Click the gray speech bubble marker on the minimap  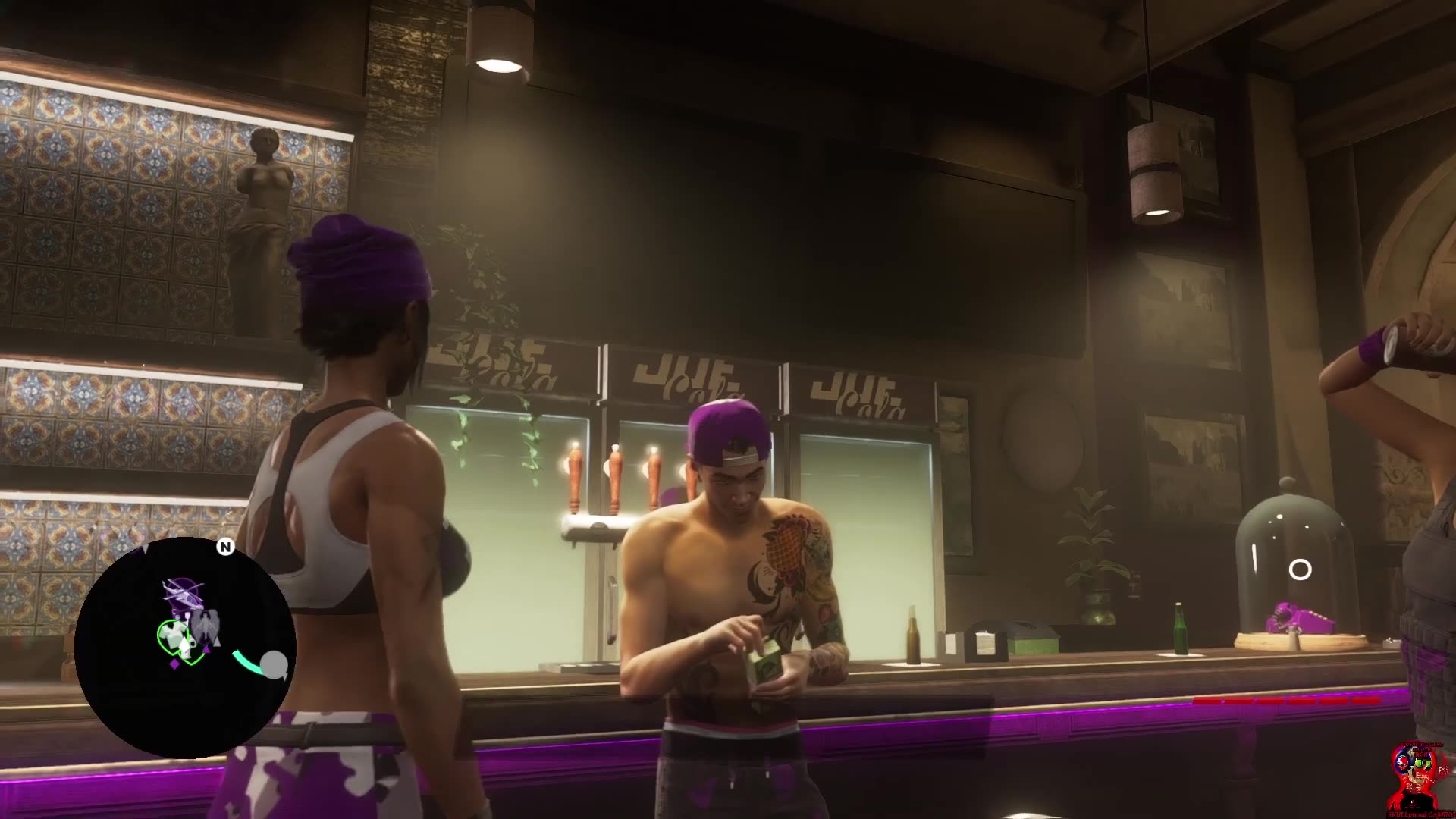point(274,664)
